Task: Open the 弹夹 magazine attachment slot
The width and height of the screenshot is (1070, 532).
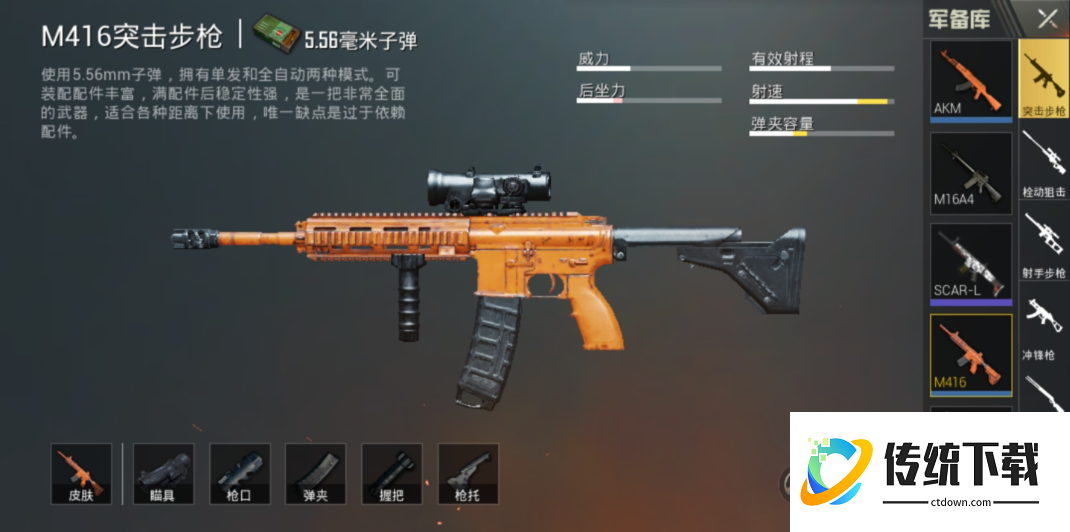Action: [x=316, y=473]
